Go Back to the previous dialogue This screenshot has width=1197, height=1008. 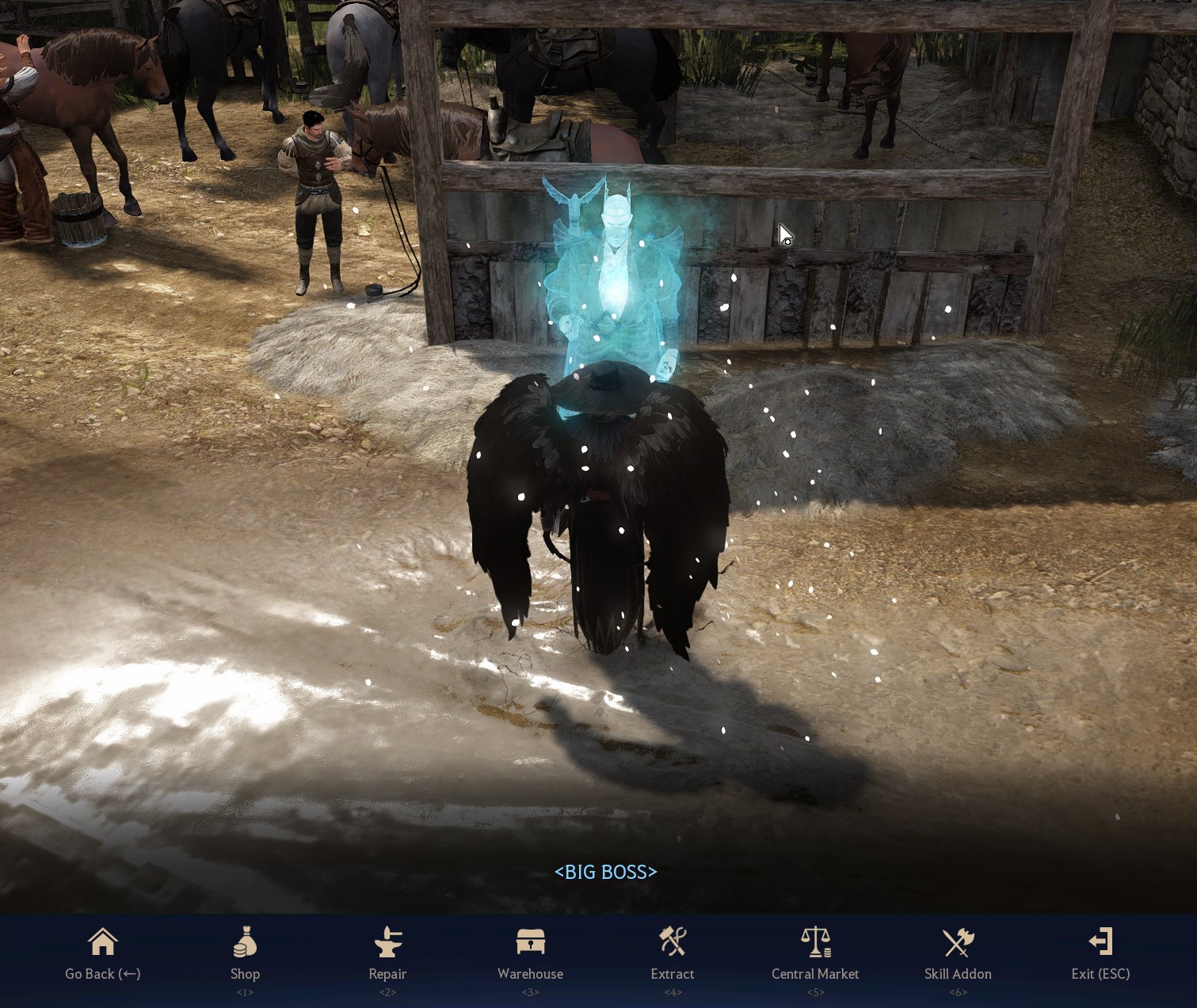pyautogui.click(x=102, y=954)
